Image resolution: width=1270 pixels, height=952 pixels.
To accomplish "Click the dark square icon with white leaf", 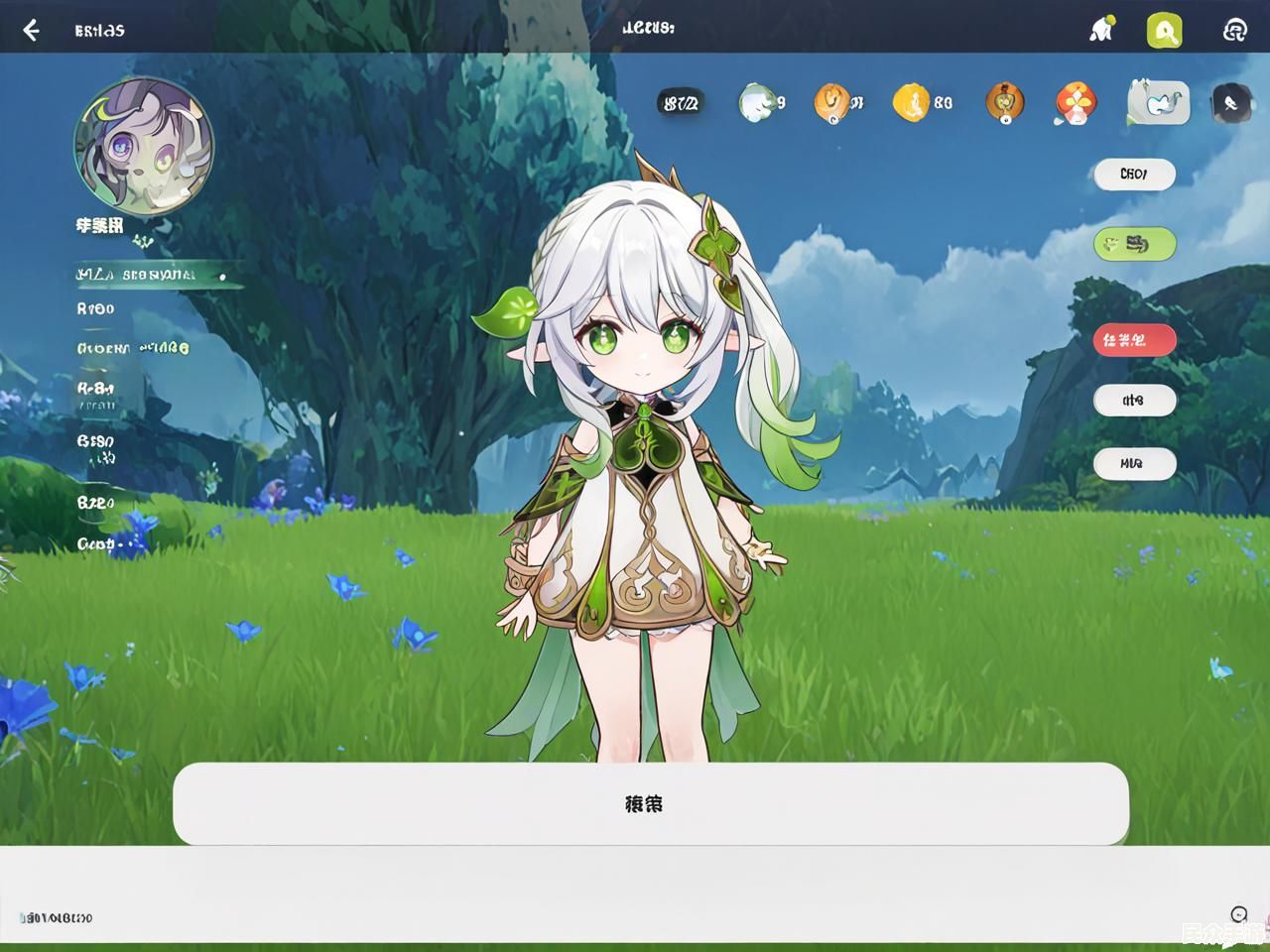I will coord(1231,103).
